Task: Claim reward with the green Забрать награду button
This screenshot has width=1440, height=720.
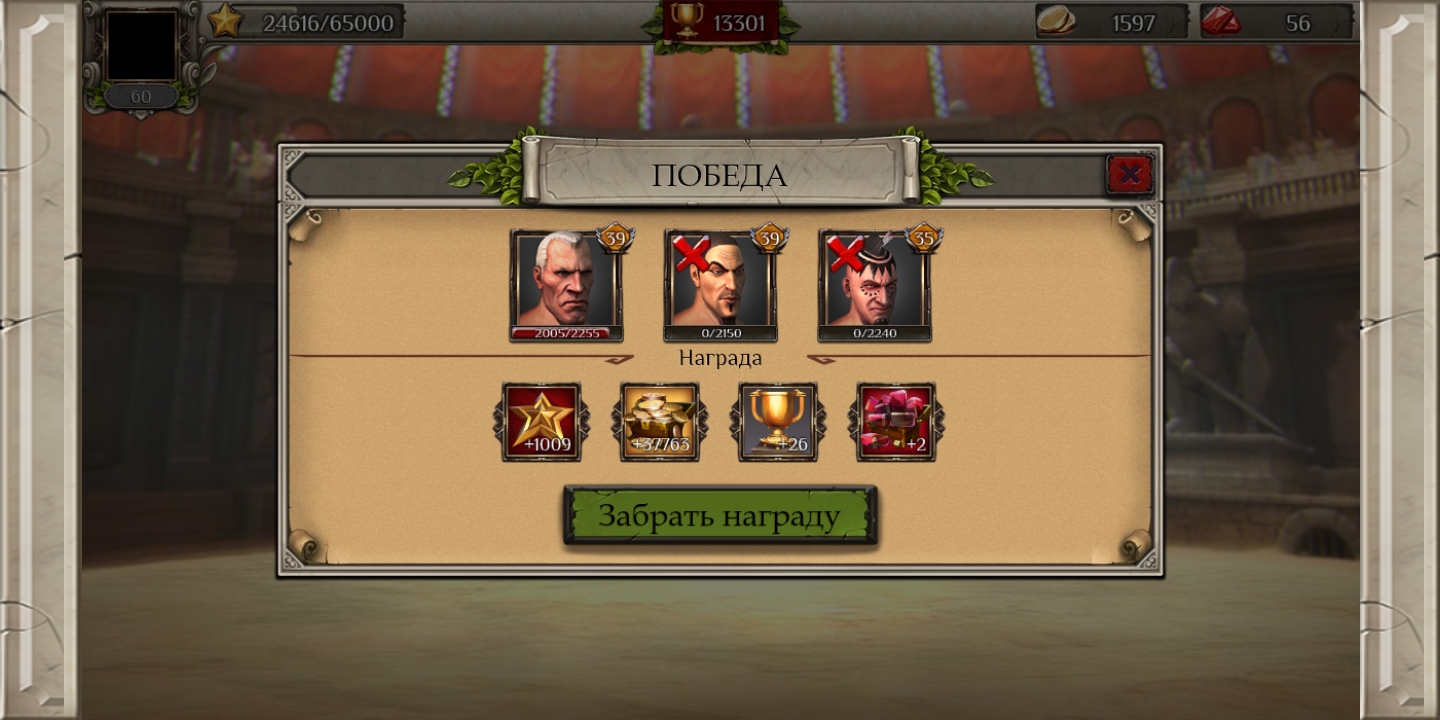Action: pos(720,516)
